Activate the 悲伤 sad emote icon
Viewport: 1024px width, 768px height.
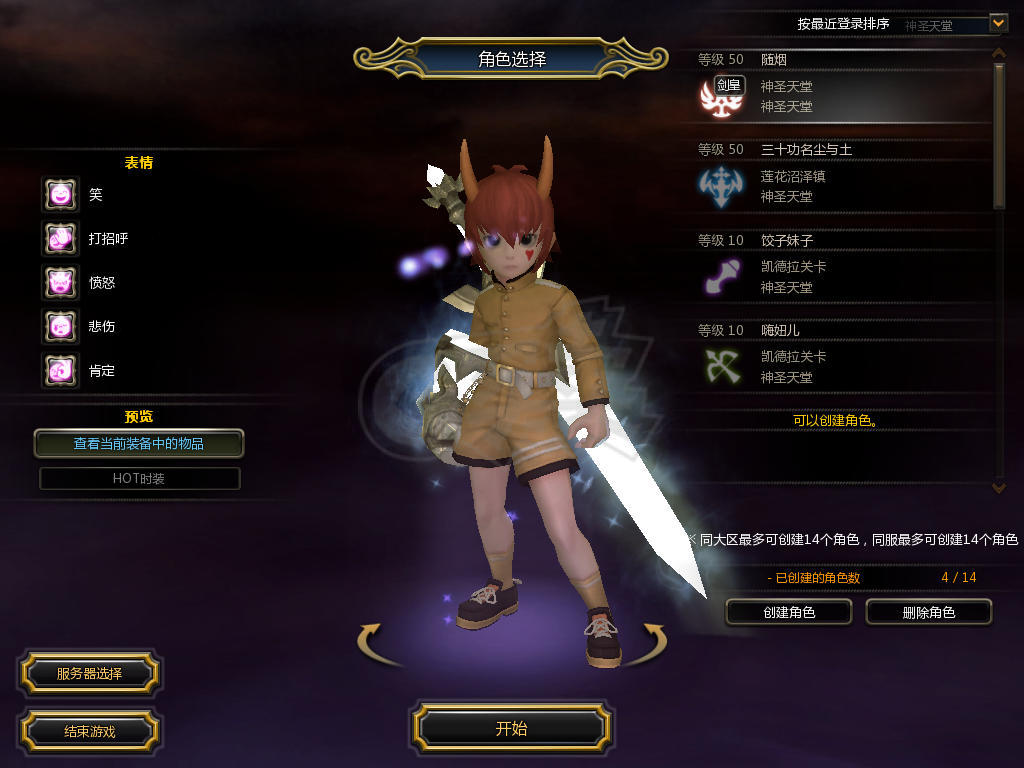pyautogui.click(x=60, y=326)
